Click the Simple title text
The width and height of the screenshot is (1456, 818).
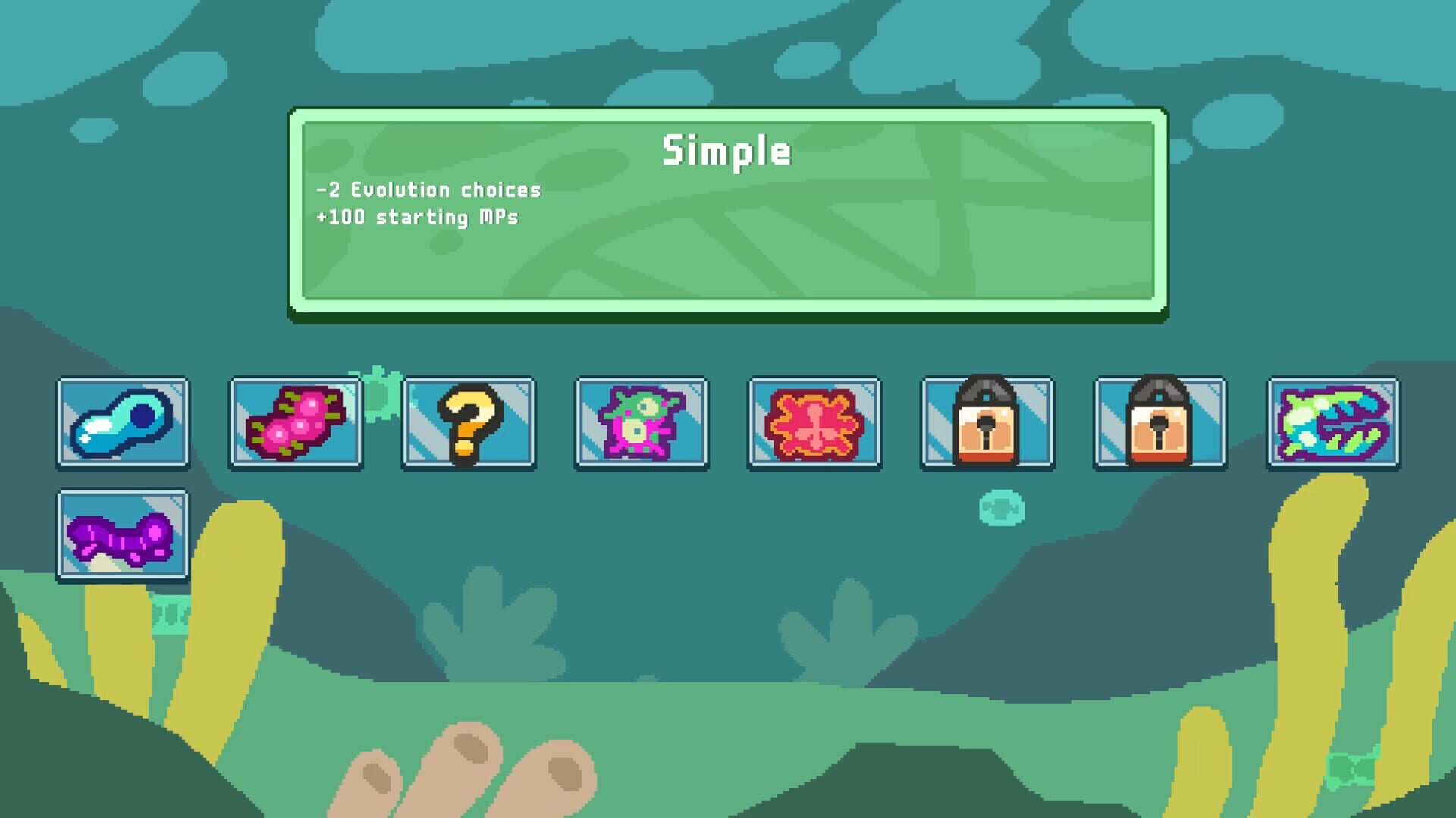tap(728, 150)
